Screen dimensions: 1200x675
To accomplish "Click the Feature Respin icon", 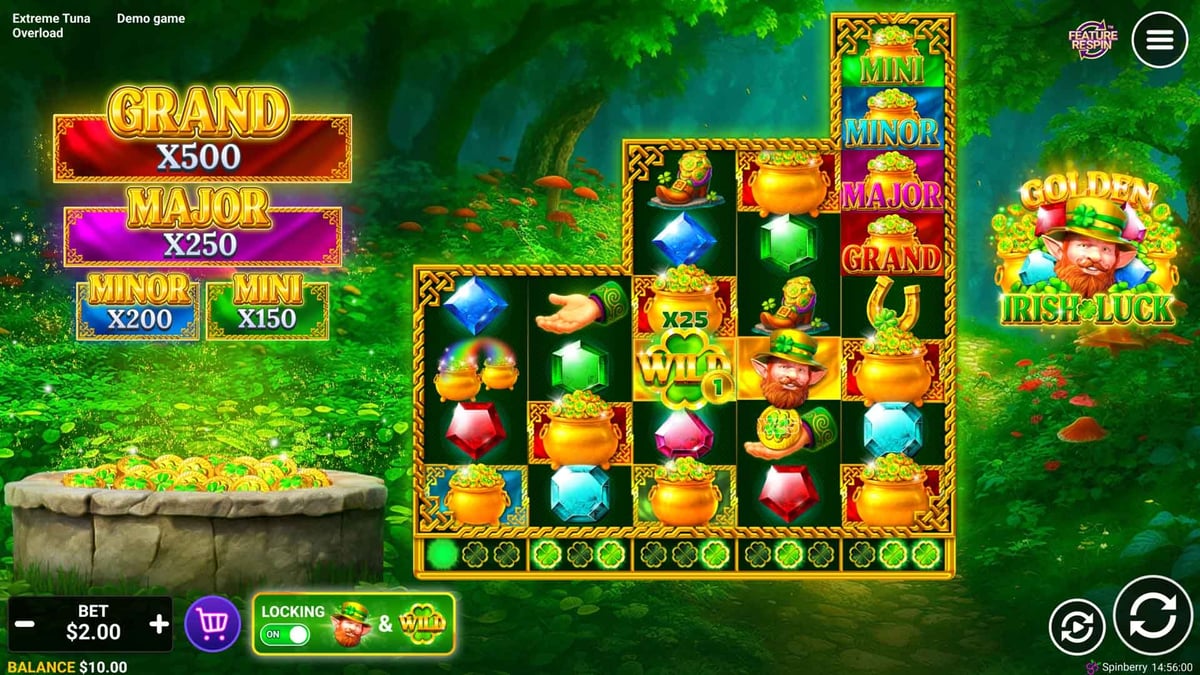I will click(x=1092, y=40).
